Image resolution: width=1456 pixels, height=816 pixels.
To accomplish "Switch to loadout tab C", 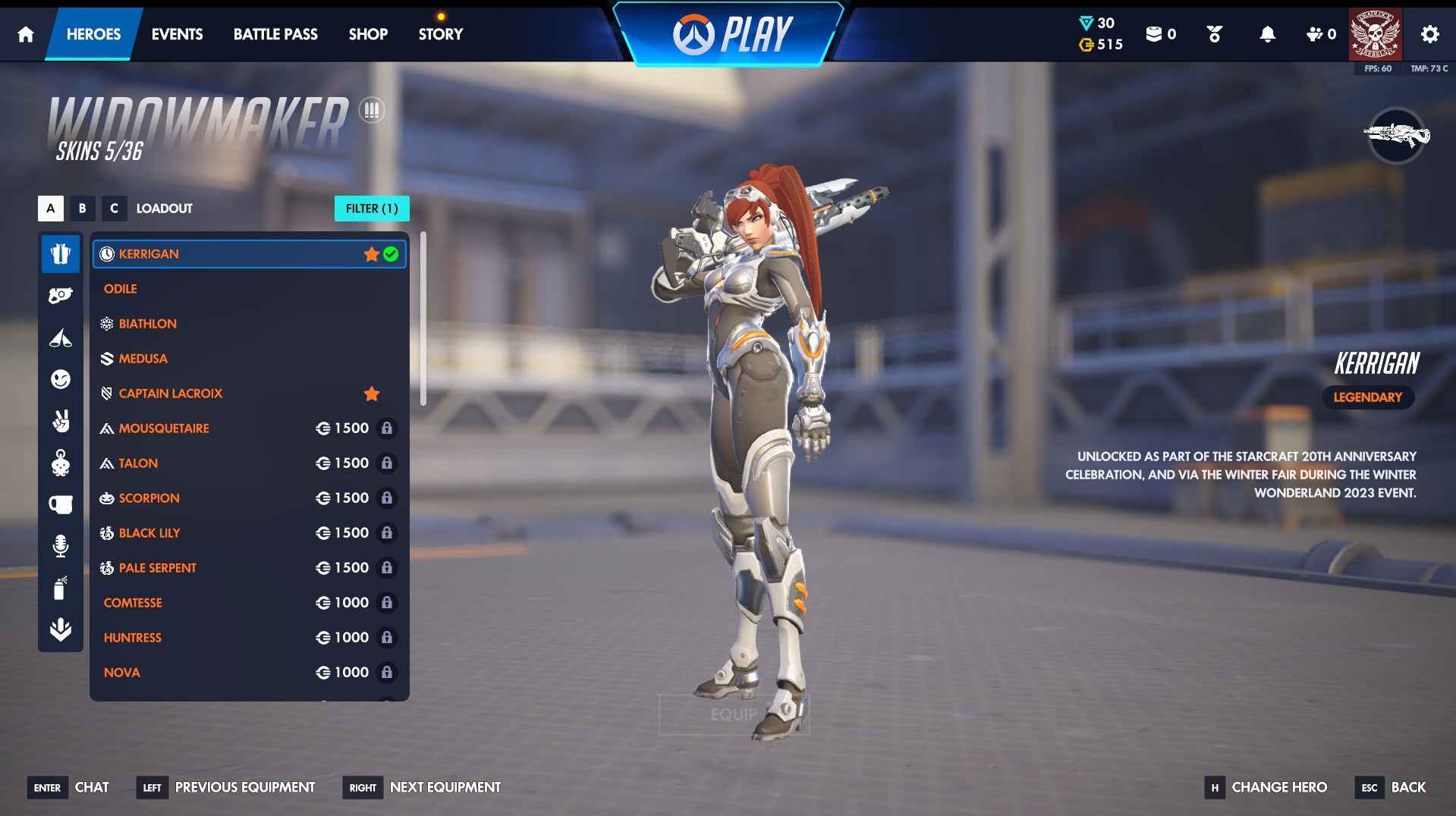I will (115, 209).
